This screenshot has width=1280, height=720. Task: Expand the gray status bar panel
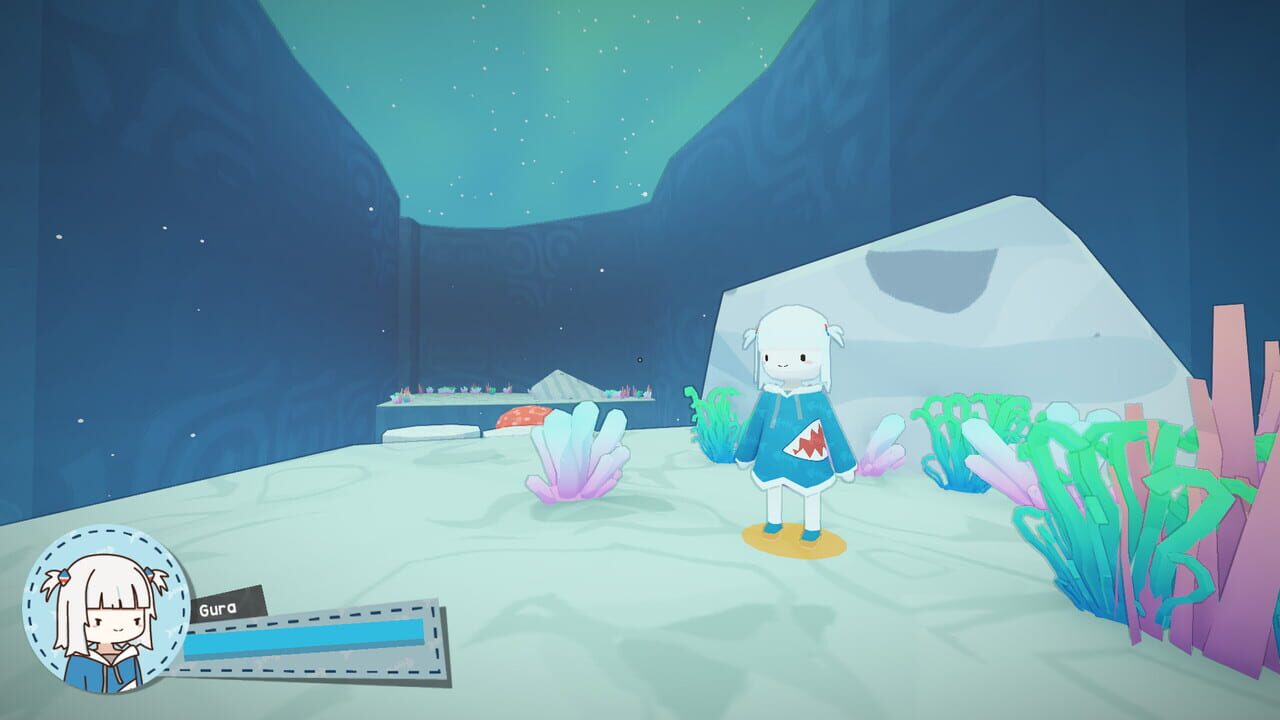point(310,640)
